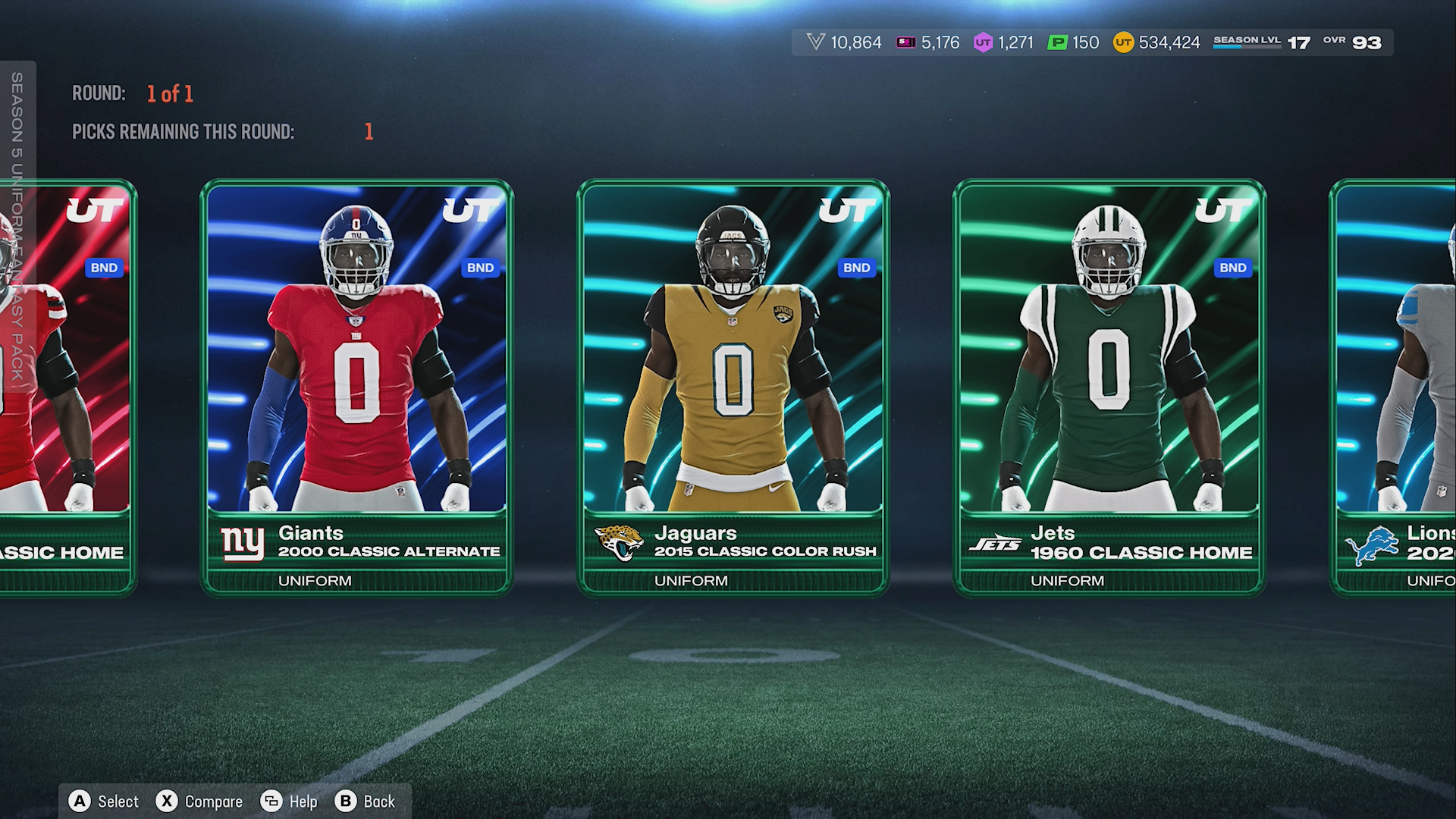Go Back from the fantasy pack
Image resolution: width=1456 pixels, height=819 pixels.
coord(366,802)
